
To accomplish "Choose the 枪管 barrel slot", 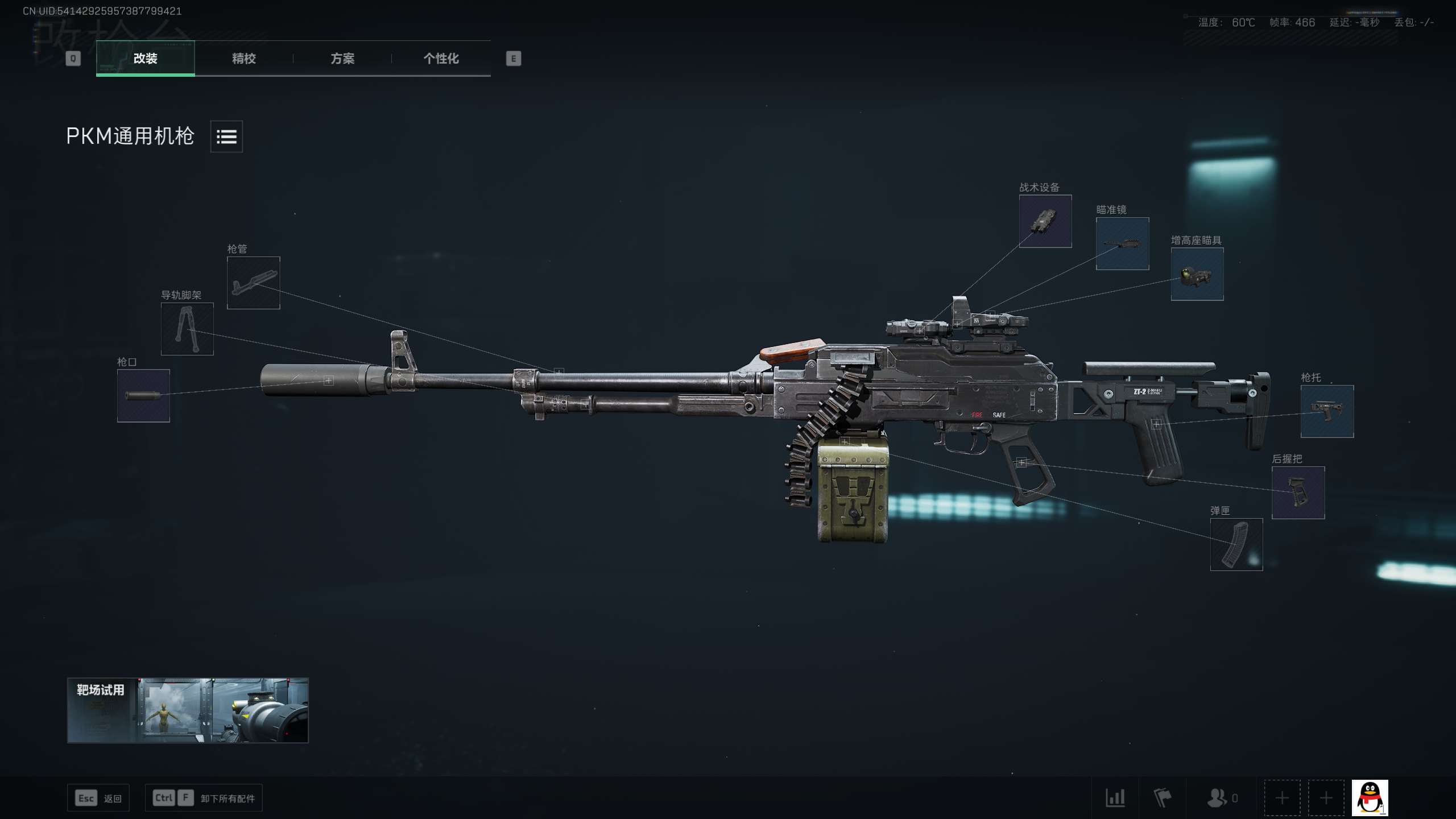I will (x=253, y=283).
